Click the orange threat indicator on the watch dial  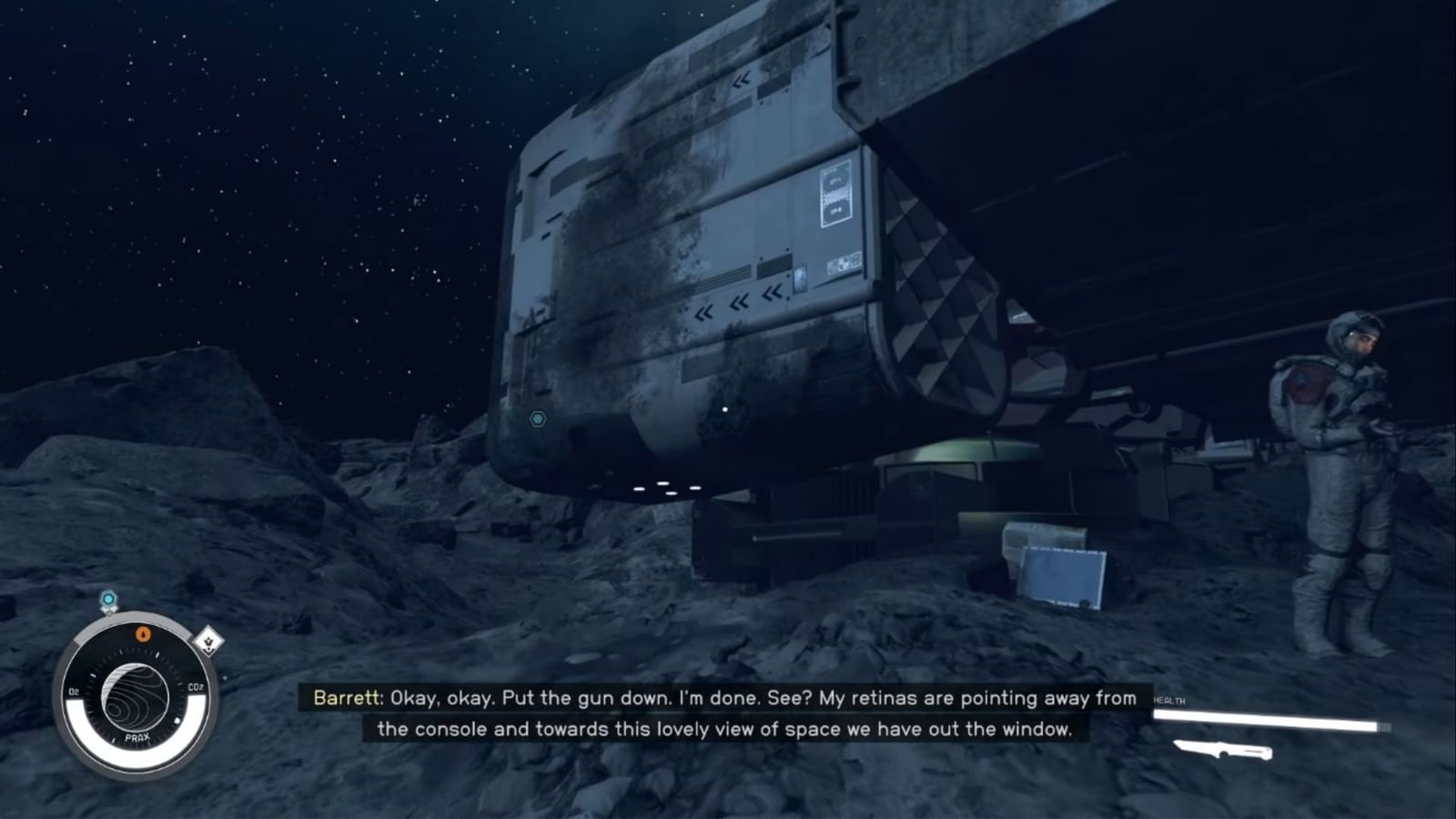143,633
